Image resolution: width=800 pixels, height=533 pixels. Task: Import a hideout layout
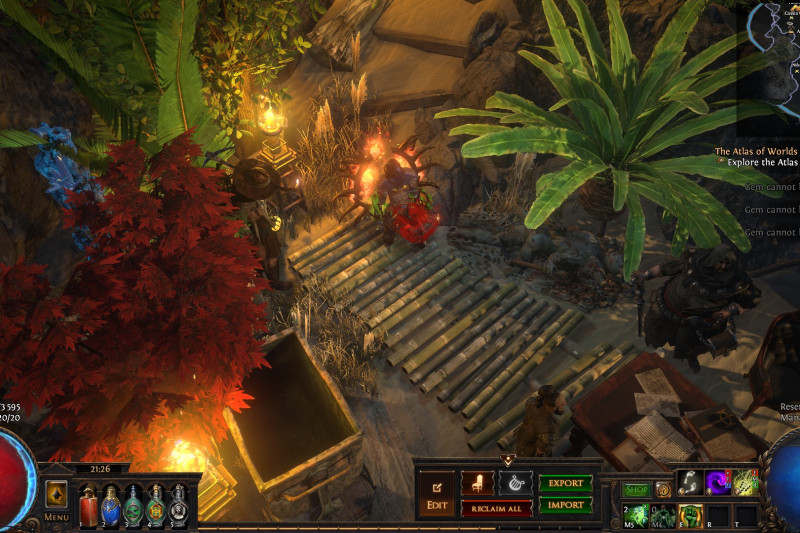coord(565,505)
